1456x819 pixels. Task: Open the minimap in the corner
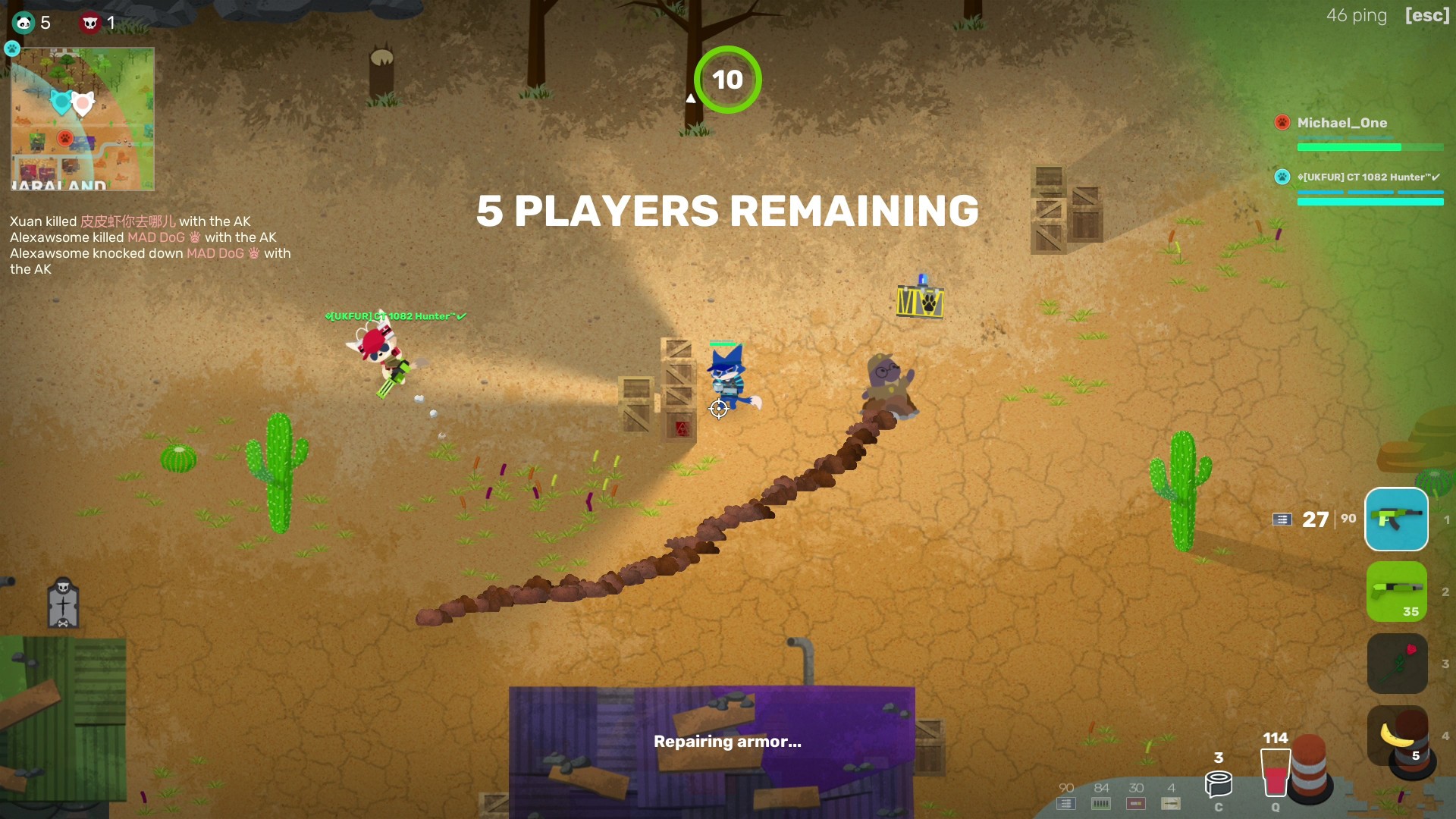(83, 119)
